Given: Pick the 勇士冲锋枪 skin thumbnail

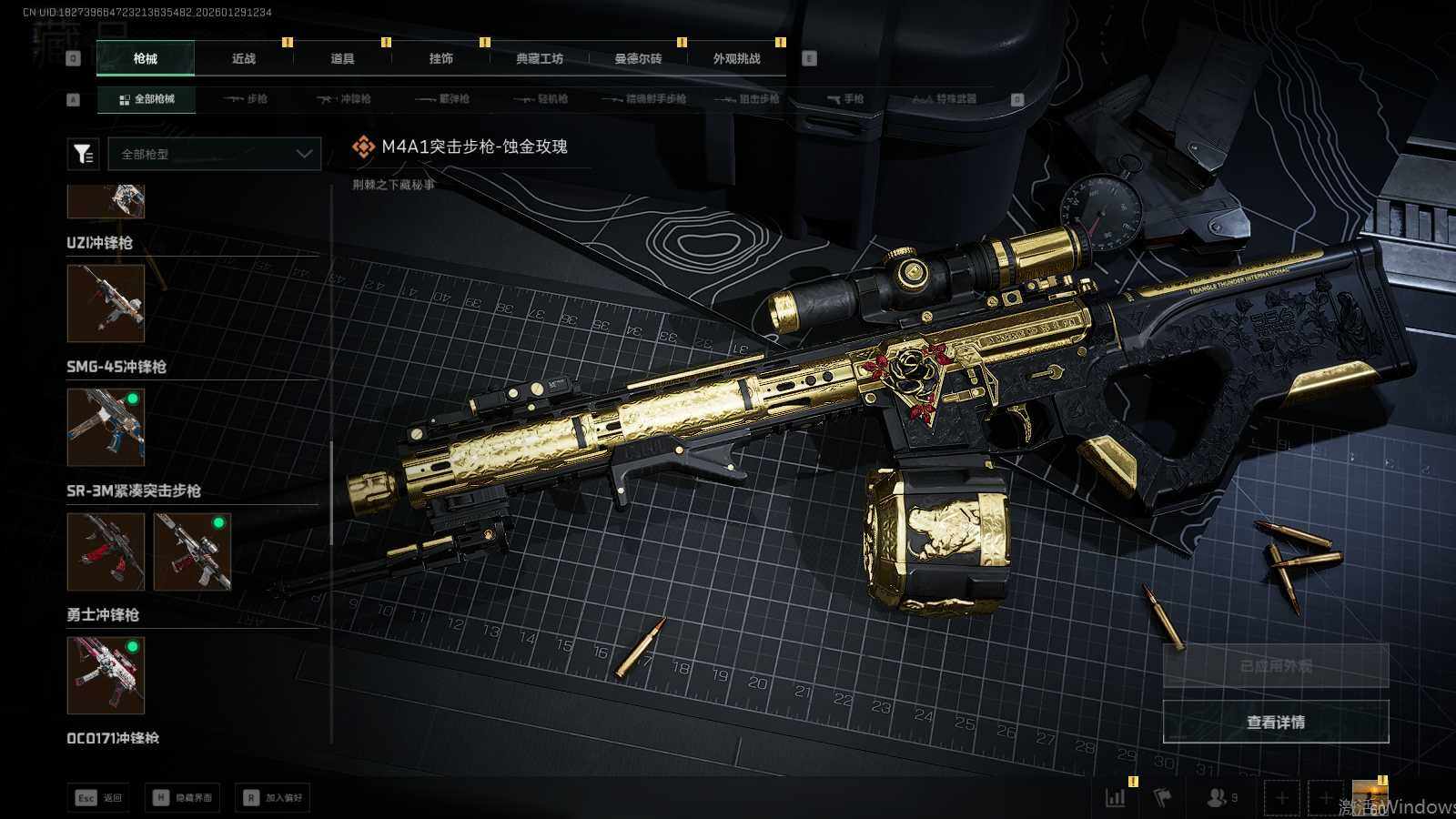Looking at the screenshot, I should tap(106, 675).
